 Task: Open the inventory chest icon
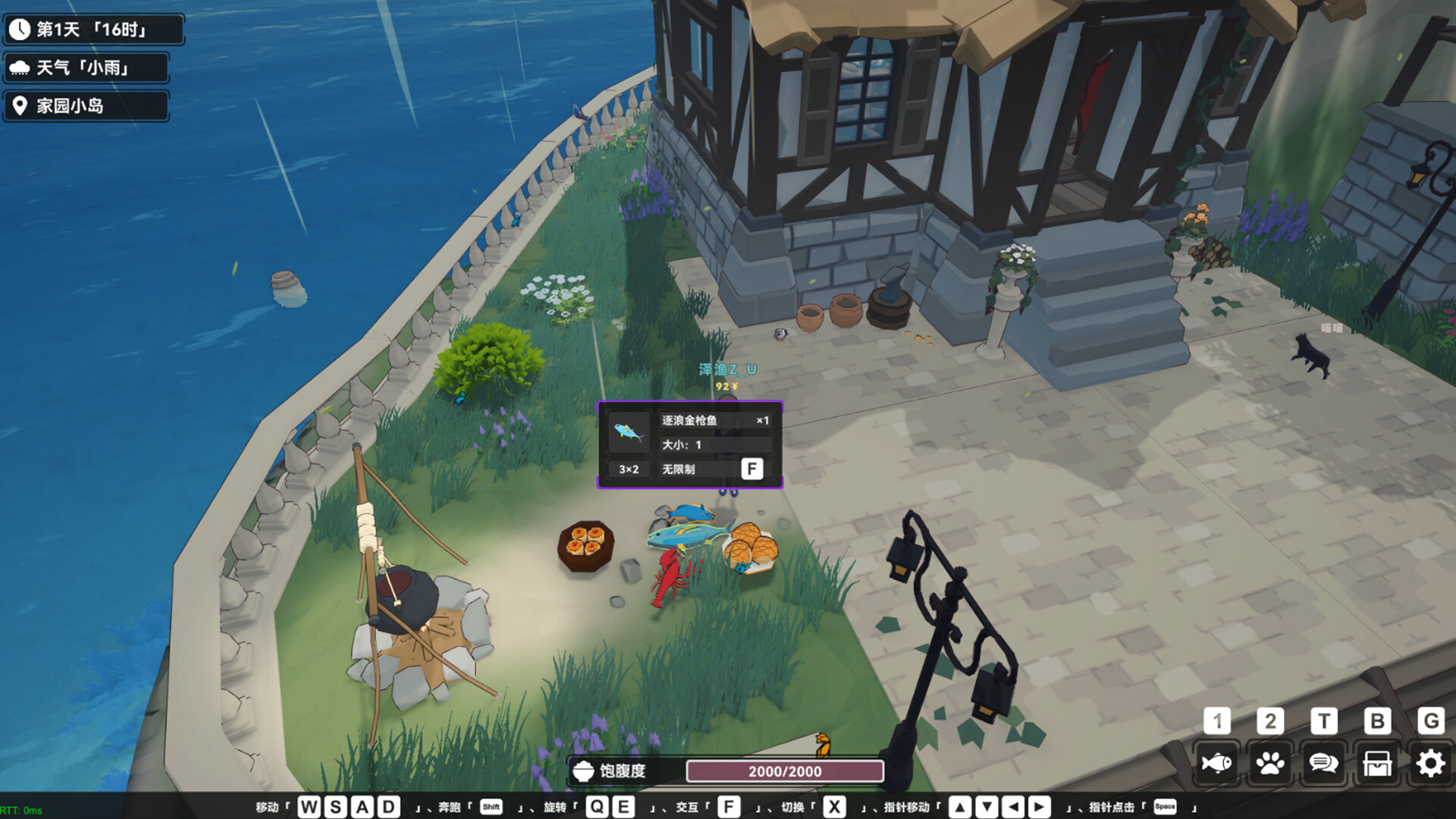(1377, 764)
